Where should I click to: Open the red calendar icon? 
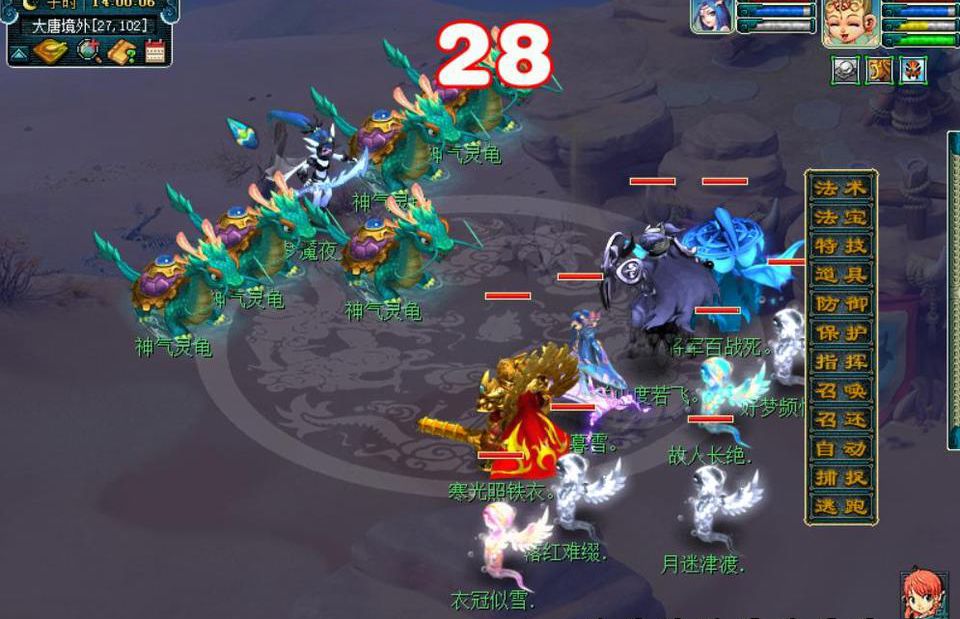click(x=155, y=51)
